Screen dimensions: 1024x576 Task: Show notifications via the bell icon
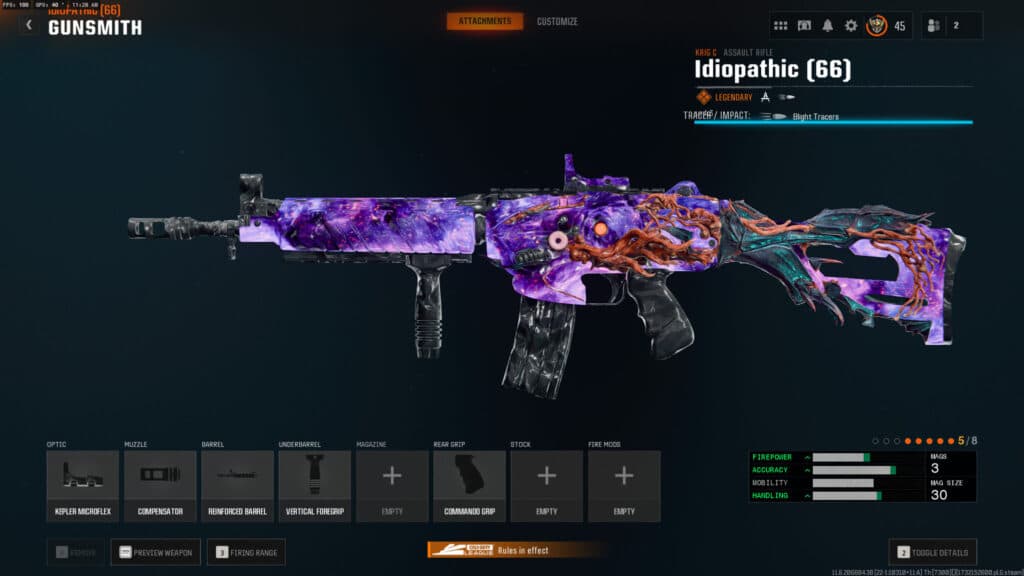tap(827, 26)
